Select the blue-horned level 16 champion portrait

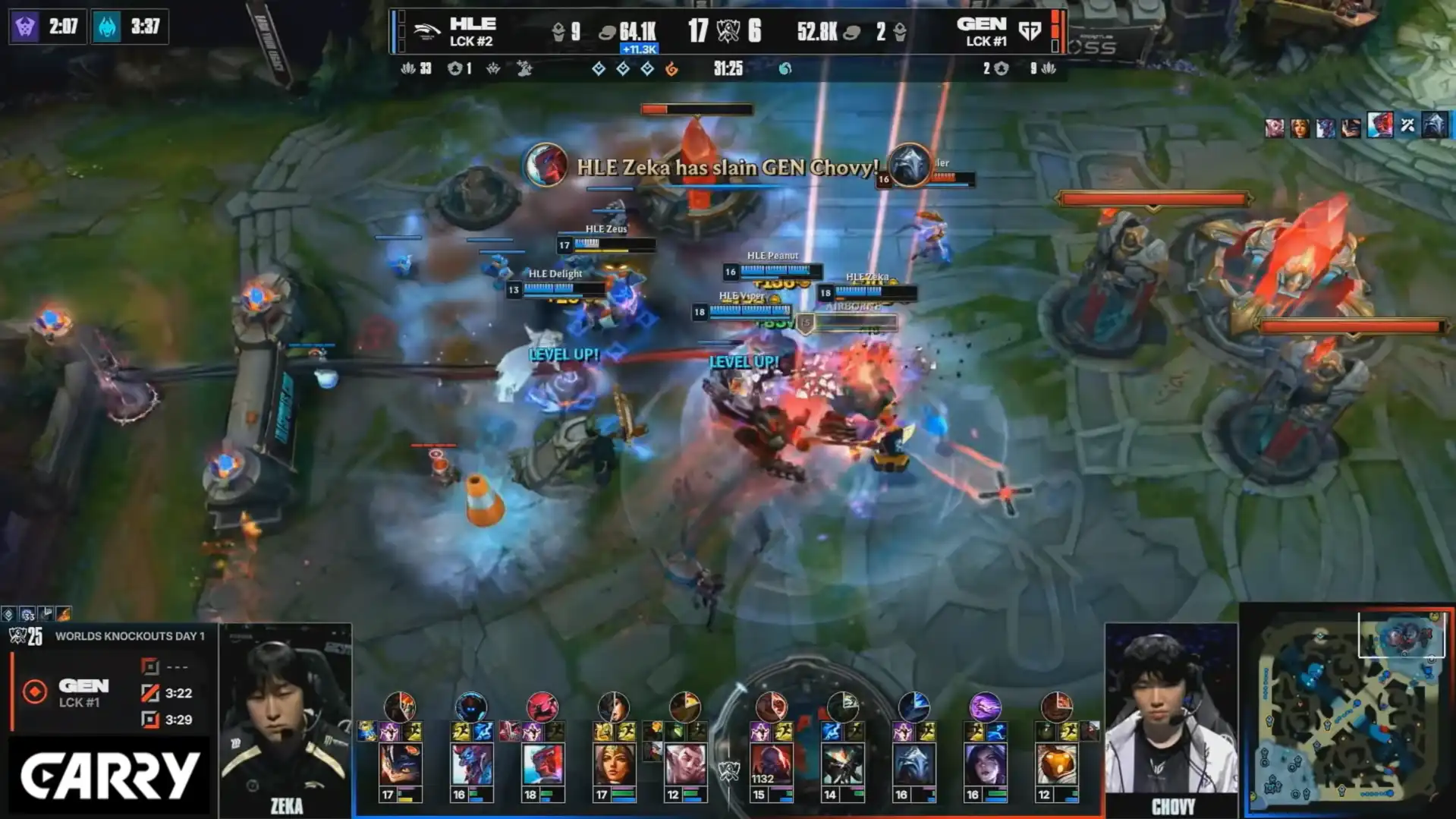pos(471,765)
